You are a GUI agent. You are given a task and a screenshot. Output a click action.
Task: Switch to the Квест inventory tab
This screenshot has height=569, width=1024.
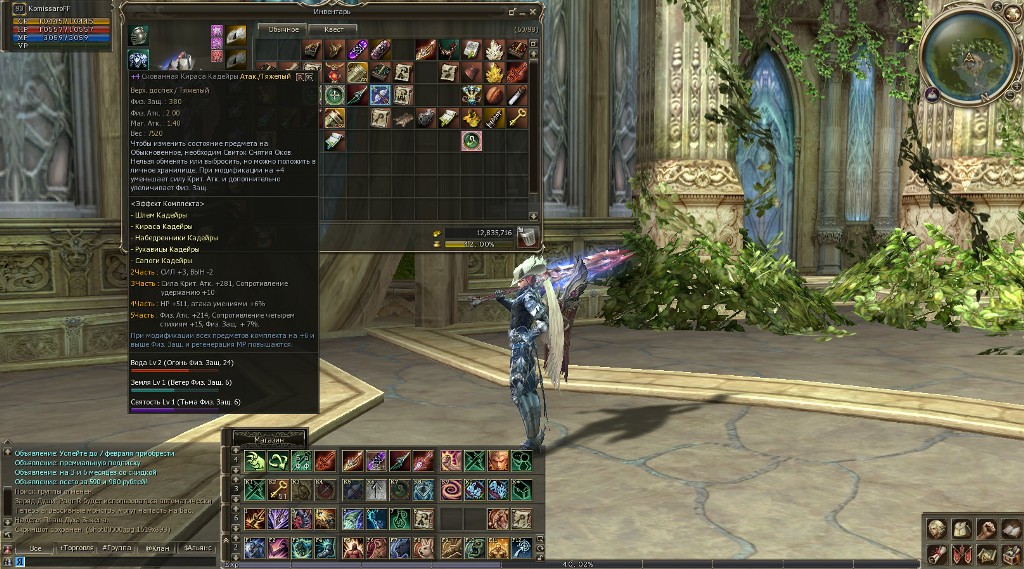point(333,29)
